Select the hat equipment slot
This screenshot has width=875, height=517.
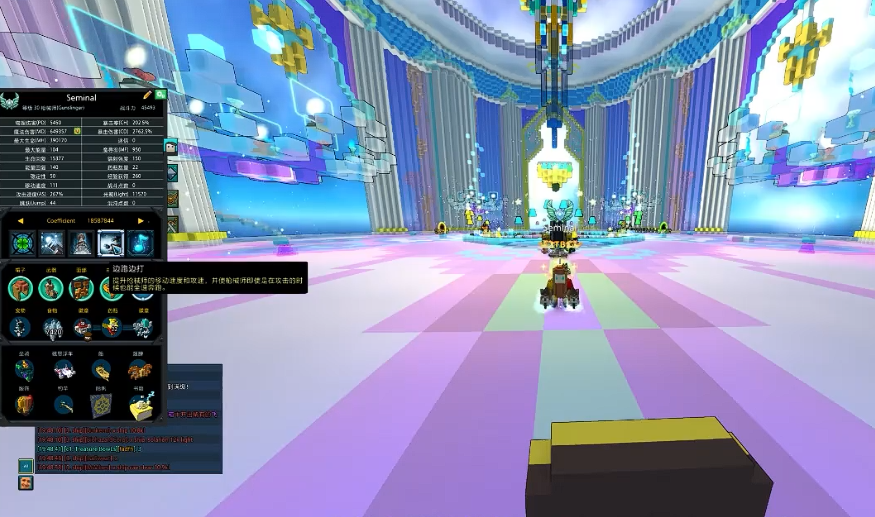(20, 289)
